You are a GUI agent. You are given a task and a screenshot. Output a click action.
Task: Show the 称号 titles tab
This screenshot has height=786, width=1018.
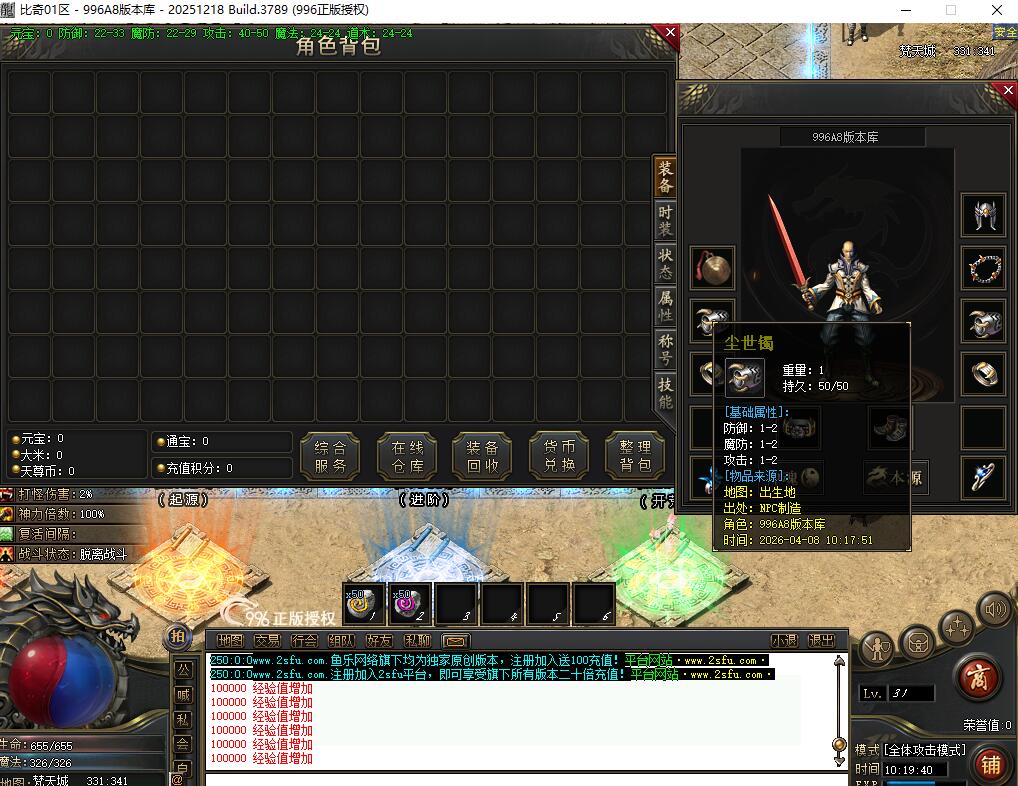pos(665,349)
